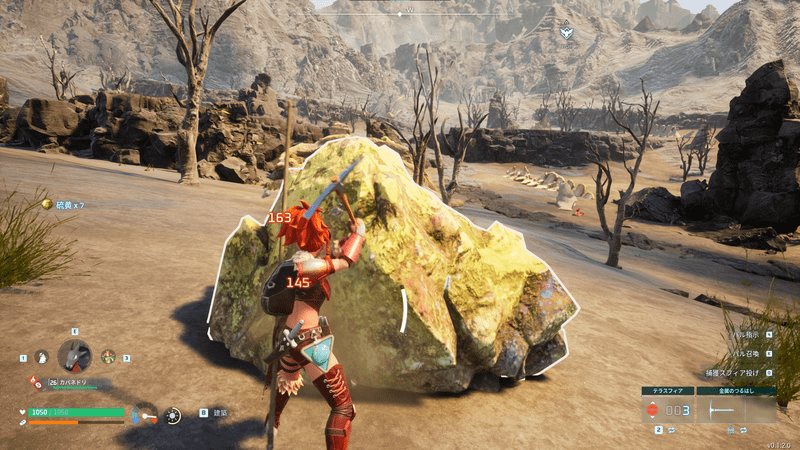Pick the flower Pal party slot
800x450 pixels.
pyautogui.click(x=108, y=356)
